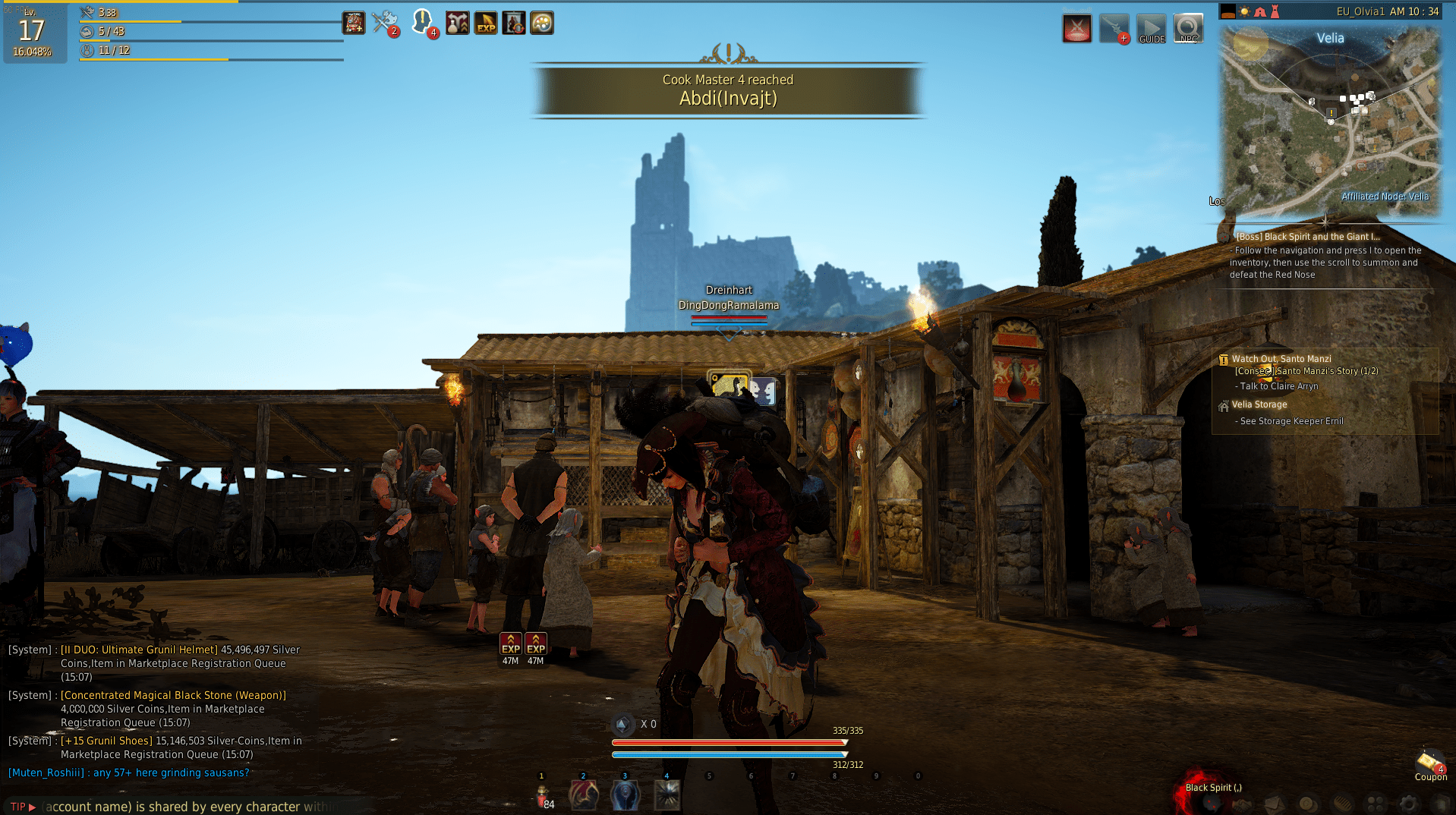This screenshot has width=1456, height=815.
Task: Open the Coupon icon at bottom right
Action: 1430,763
